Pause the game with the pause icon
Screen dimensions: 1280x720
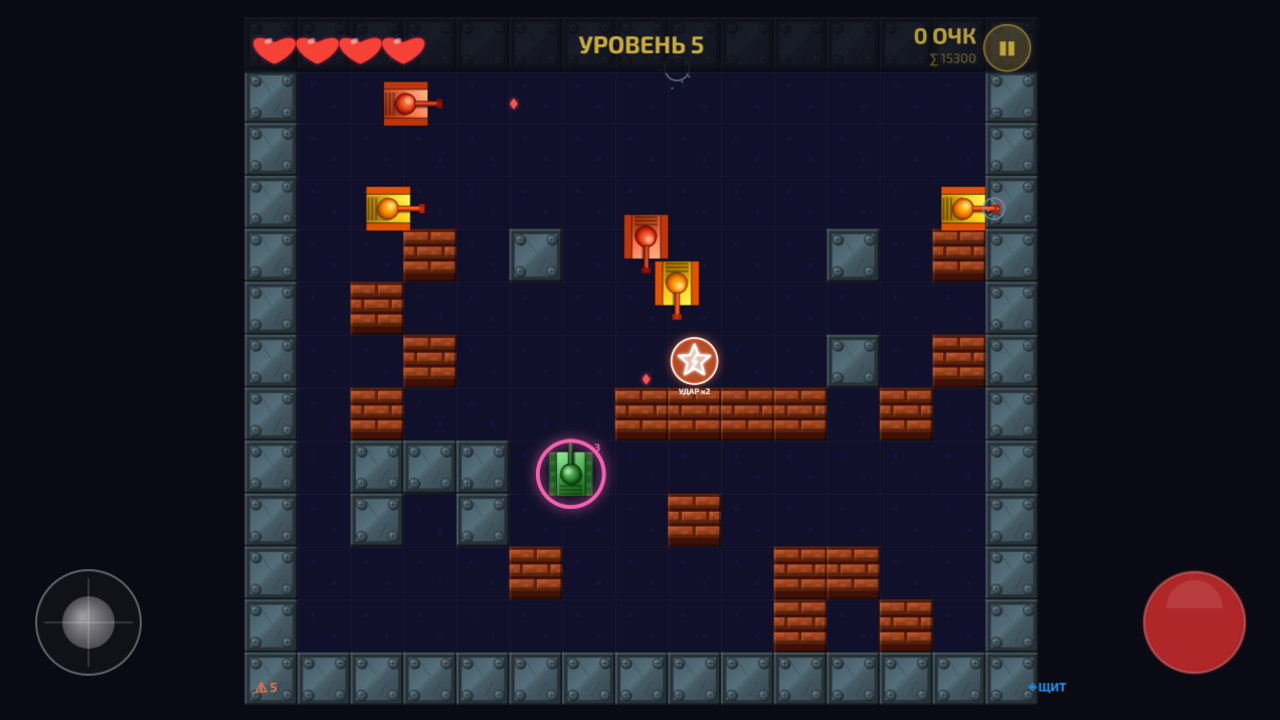click(x=1006, y=46)
